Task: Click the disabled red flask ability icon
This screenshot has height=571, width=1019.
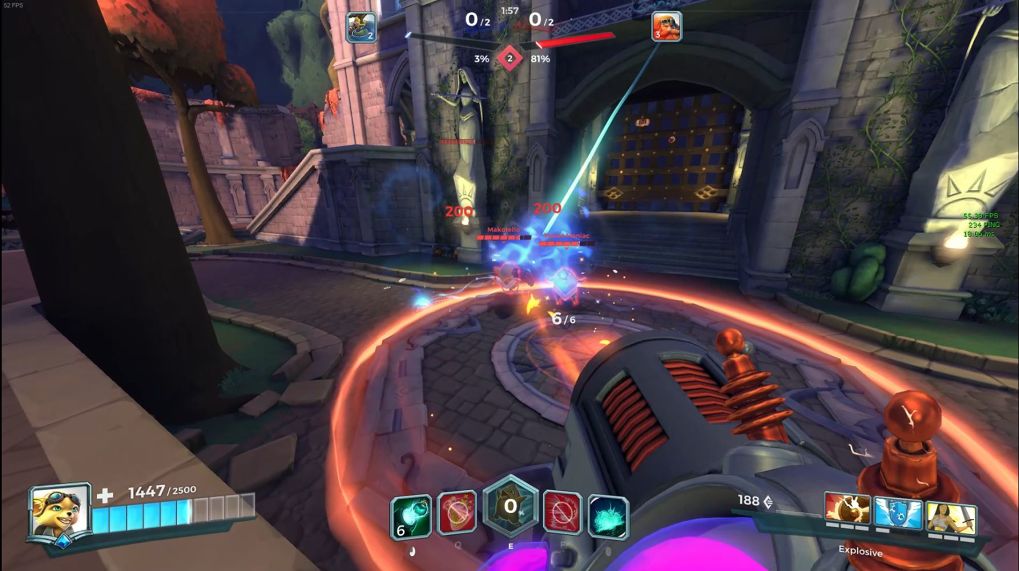Action: click(457, 513)
